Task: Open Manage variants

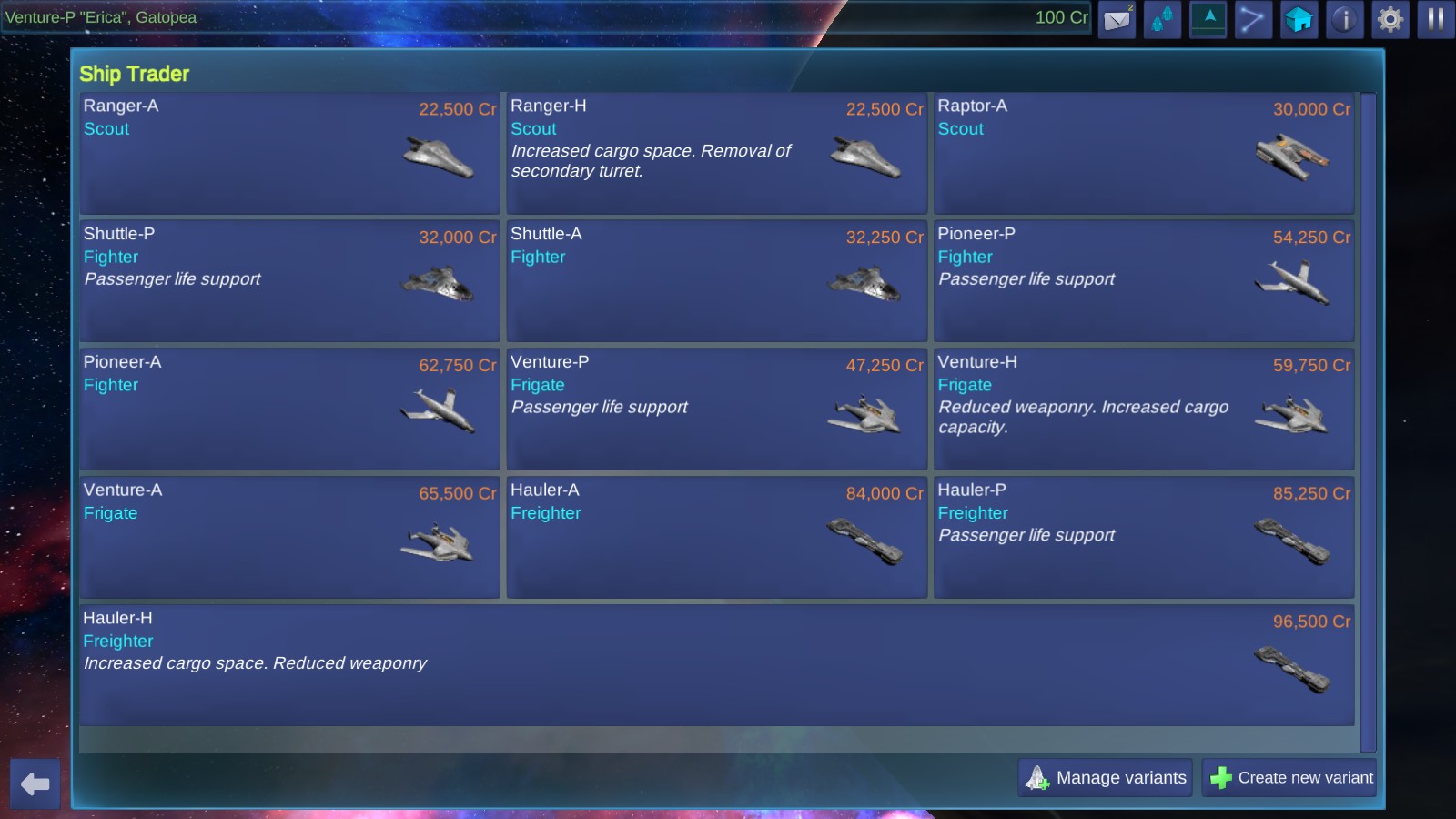Action: pyautogui.click(x=1106, y=778)
